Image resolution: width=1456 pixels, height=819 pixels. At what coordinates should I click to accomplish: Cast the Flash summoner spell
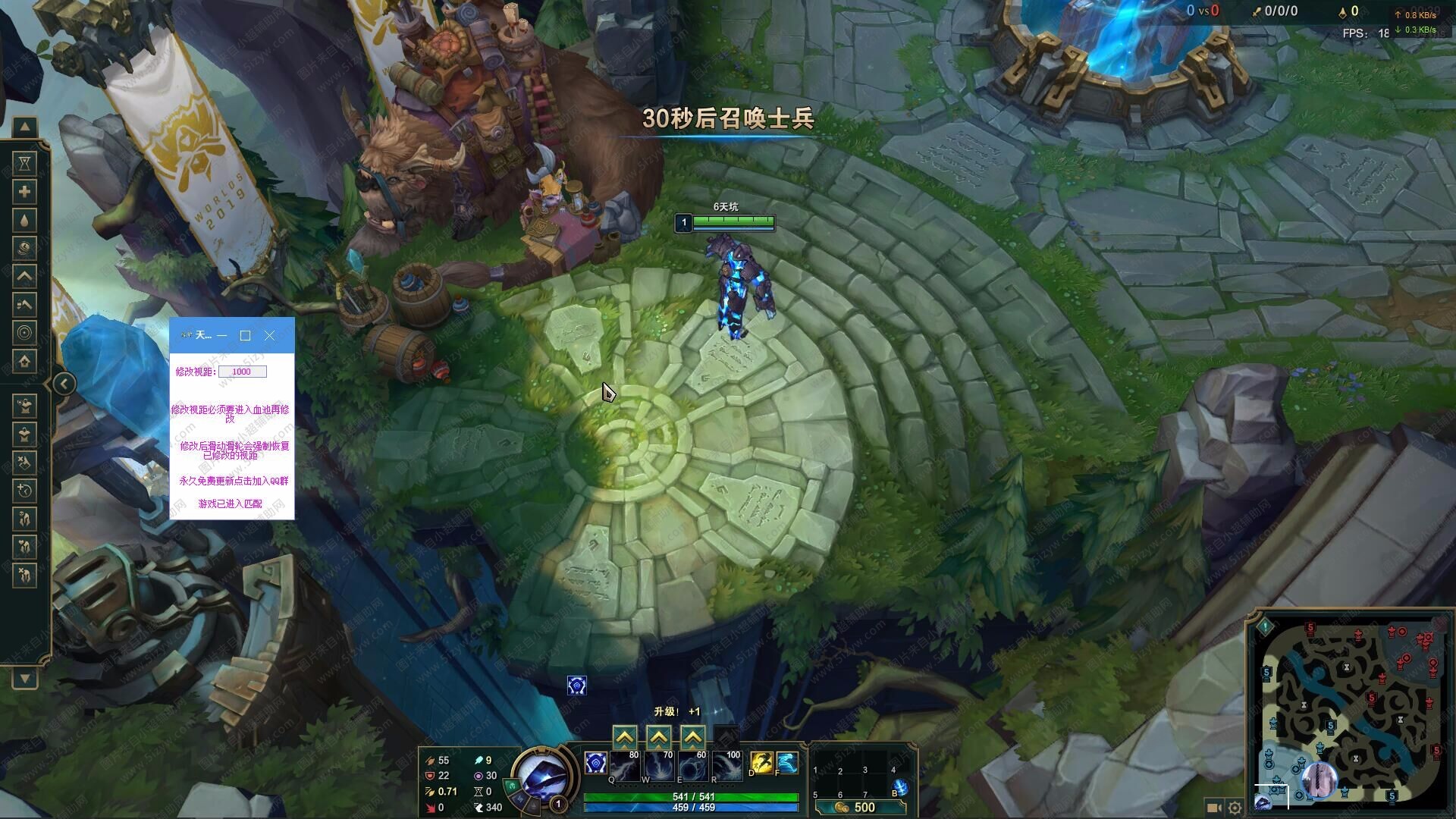point(761,763)
